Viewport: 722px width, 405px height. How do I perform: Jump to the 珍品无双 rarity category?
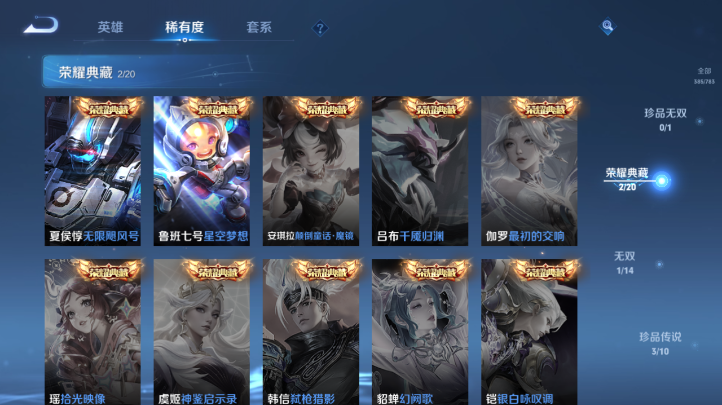[x=665, y=119]
